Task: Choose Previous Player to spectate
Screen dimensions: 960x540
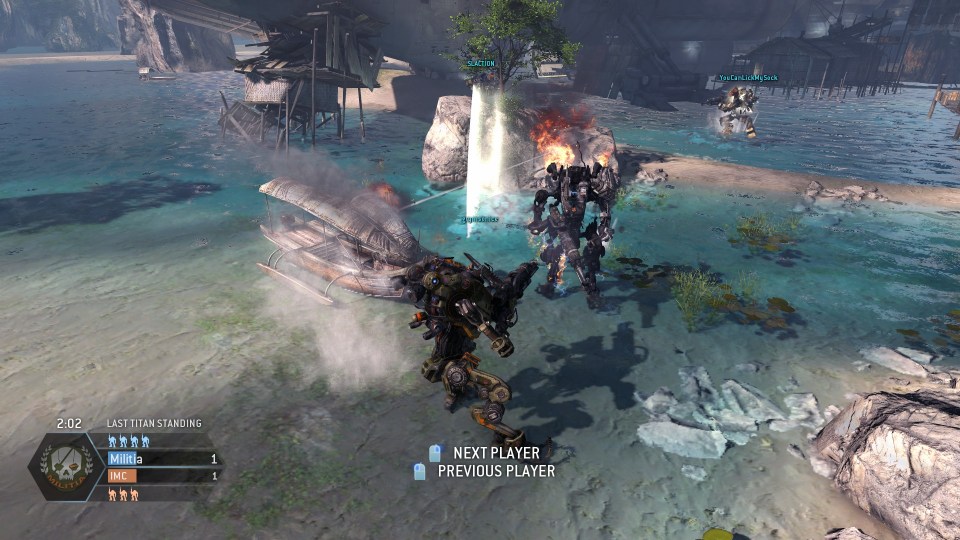Action: (x=486, y=471)
